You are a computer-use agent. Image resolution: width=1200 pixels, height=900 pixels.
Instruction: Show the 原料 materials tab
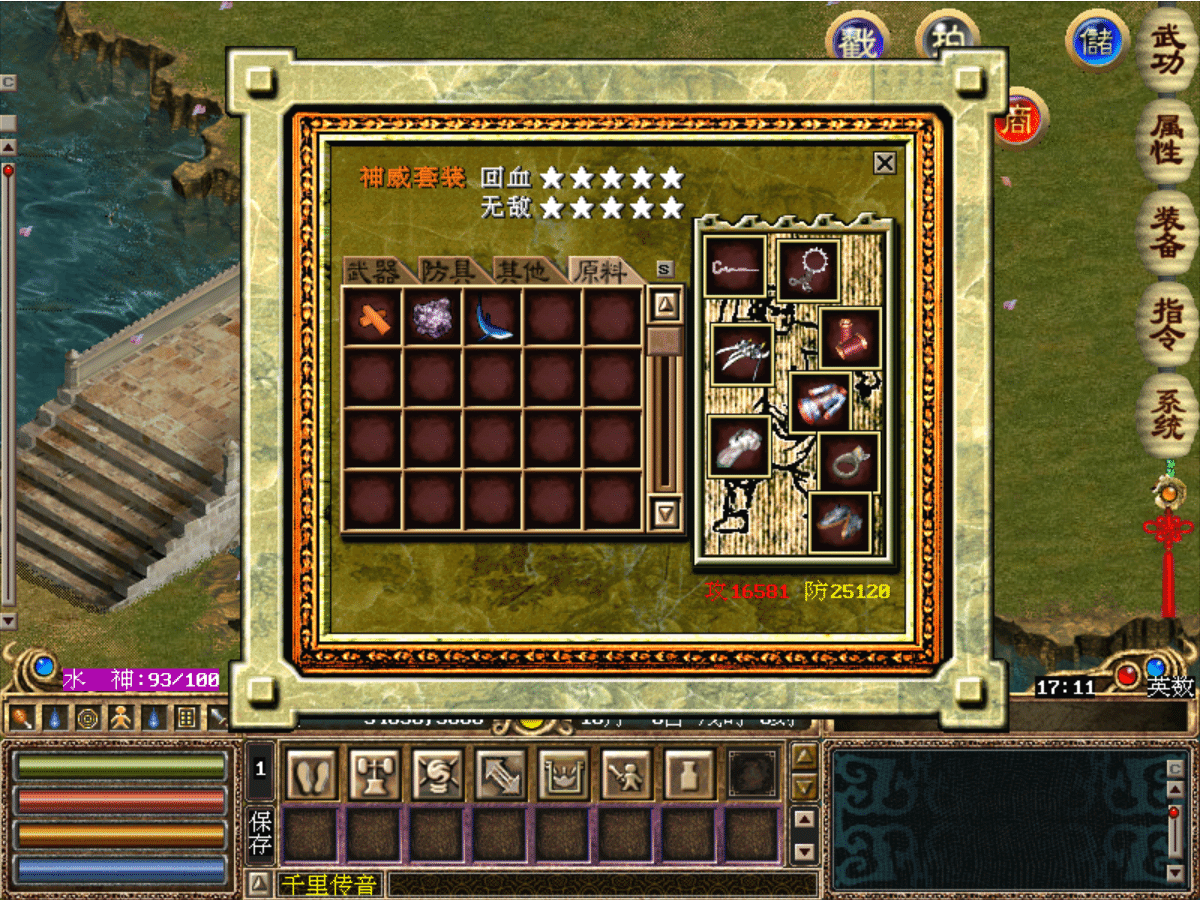pos(602,271)
